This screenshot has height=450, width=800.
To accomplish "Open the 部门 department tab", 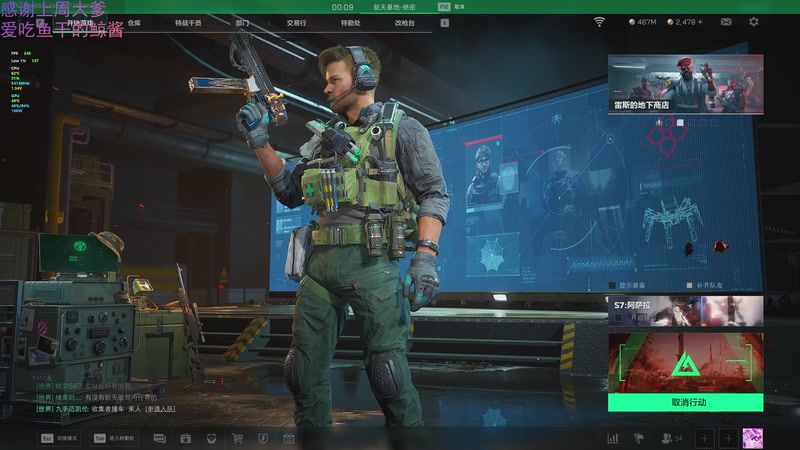I will [243, 21].
